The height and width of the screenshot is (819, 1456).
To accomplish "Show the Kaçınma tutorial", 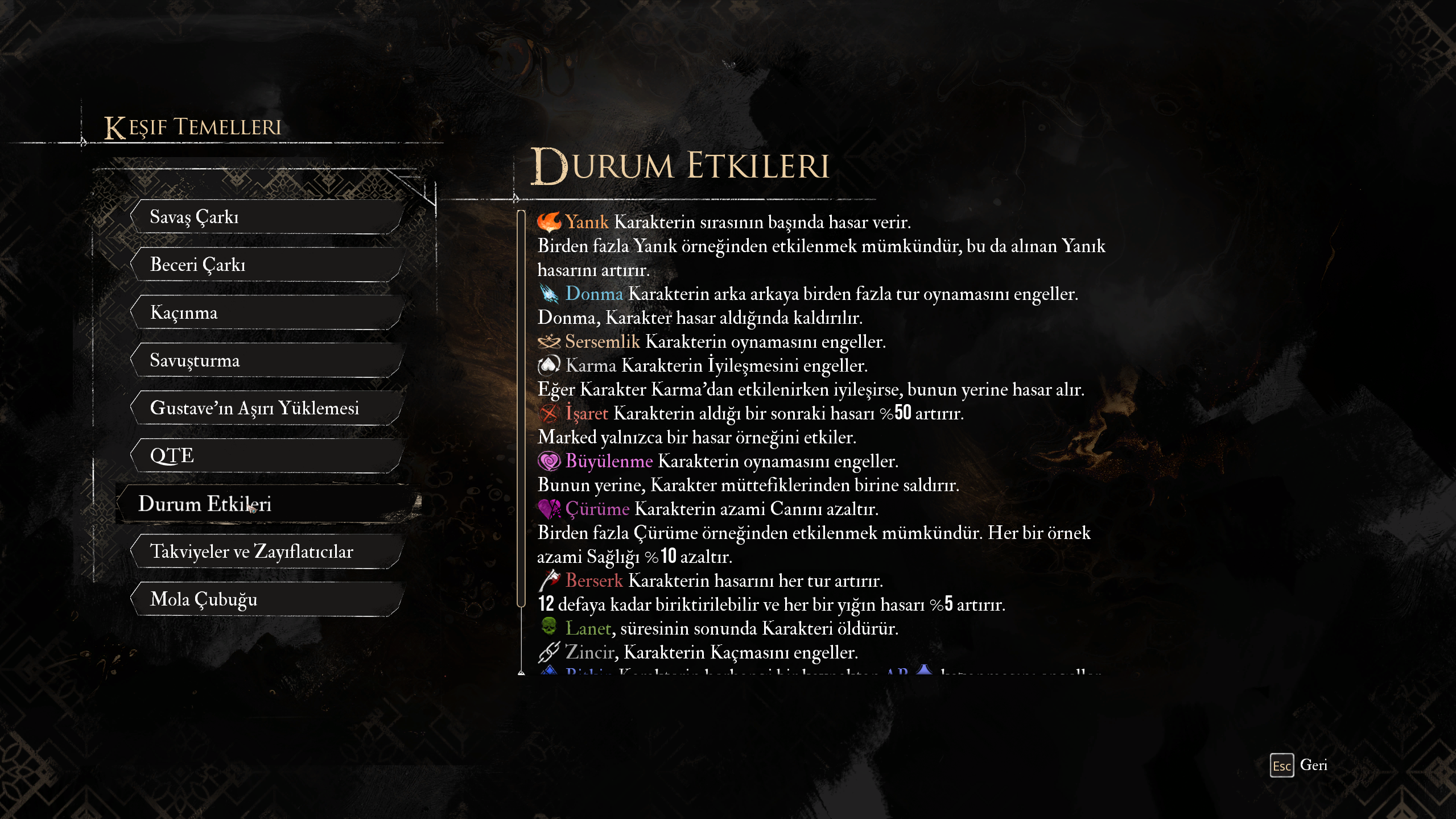I will pos(267,312).
